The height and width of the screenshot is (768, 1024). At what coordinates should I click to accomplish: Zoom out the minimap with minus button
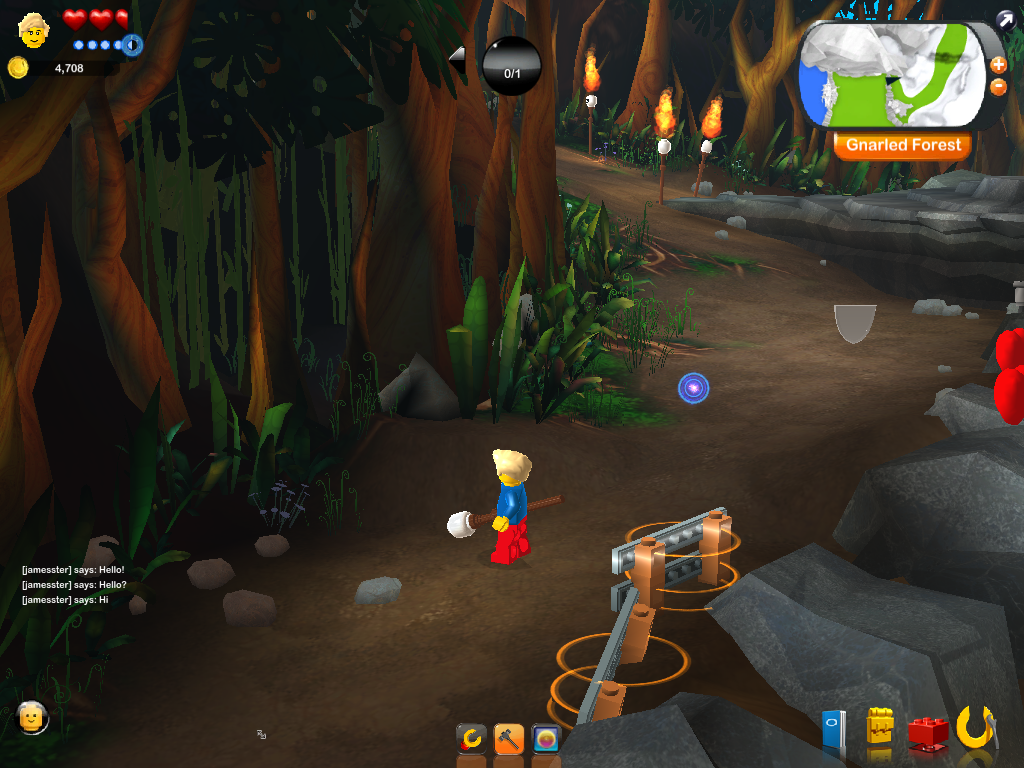998,87
